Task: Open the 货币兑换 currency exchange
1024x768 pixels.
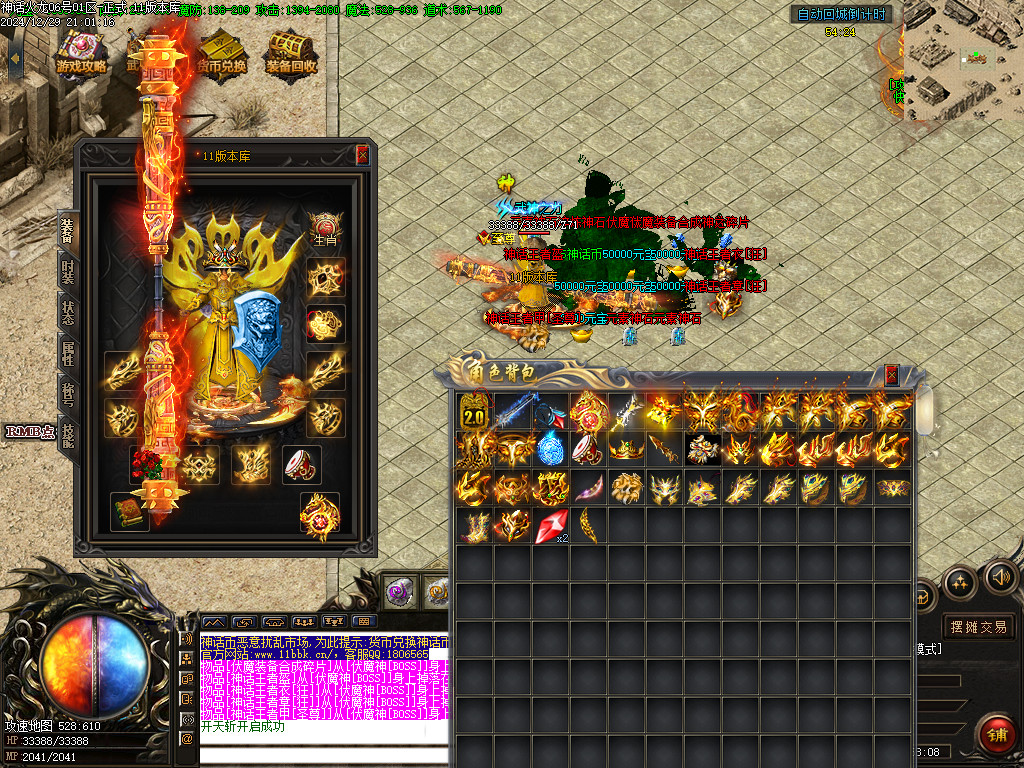Action: click(x=222, y=52)
